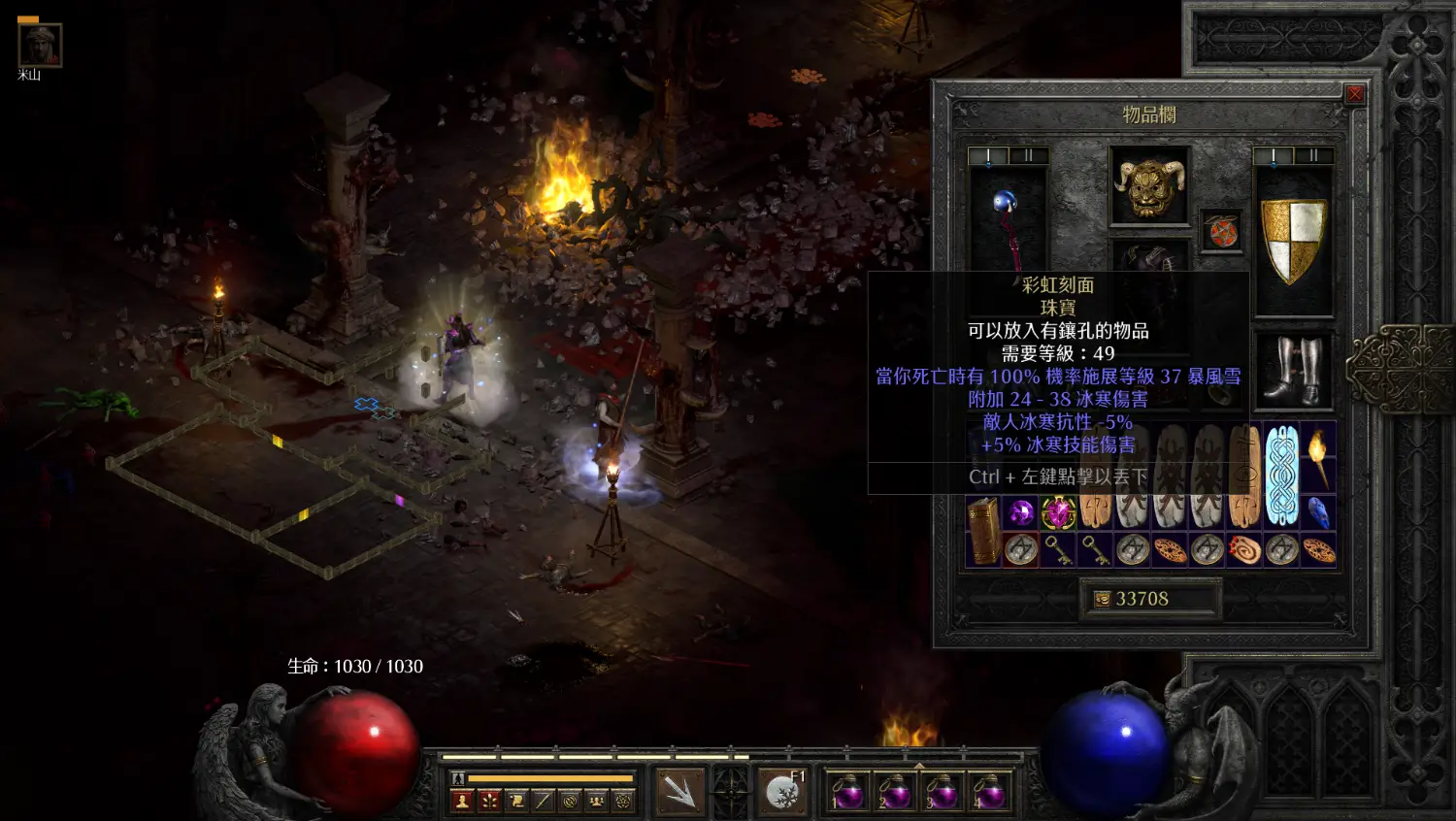Image resolution: width=1456 pixels, height=821 pixels.
Task: Open the skill tree button
Action: (x=489, y=801)
